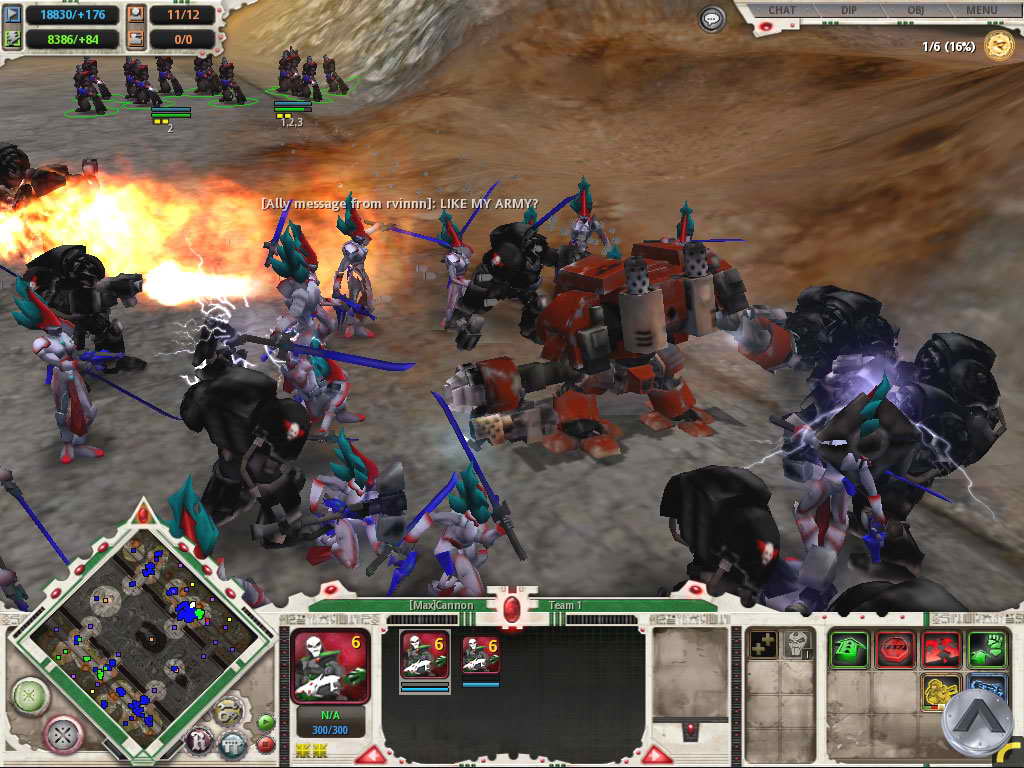Issue the red stop command

click(895, 650)
